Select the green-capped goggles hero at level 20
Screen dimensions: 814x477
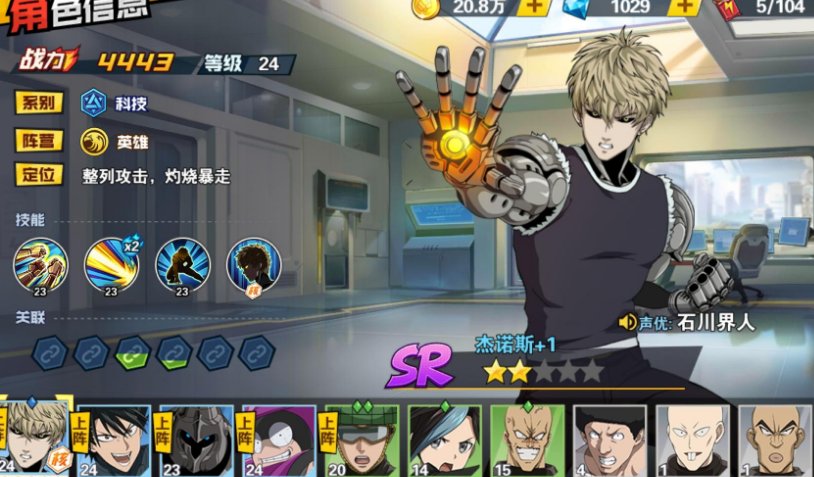(x=361, y=439)
